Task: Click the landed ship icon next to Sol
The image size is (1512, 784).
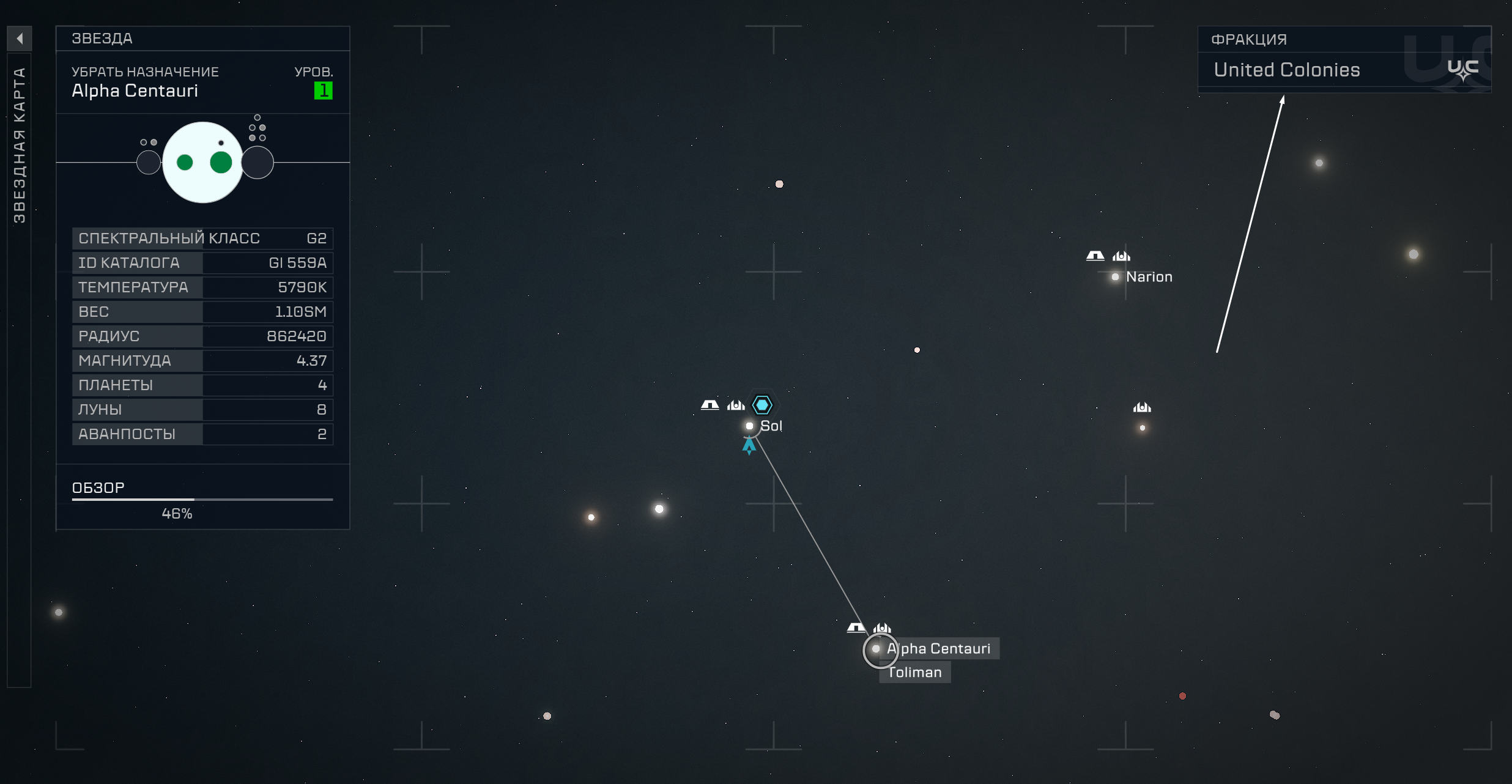Action: [736, 405]
